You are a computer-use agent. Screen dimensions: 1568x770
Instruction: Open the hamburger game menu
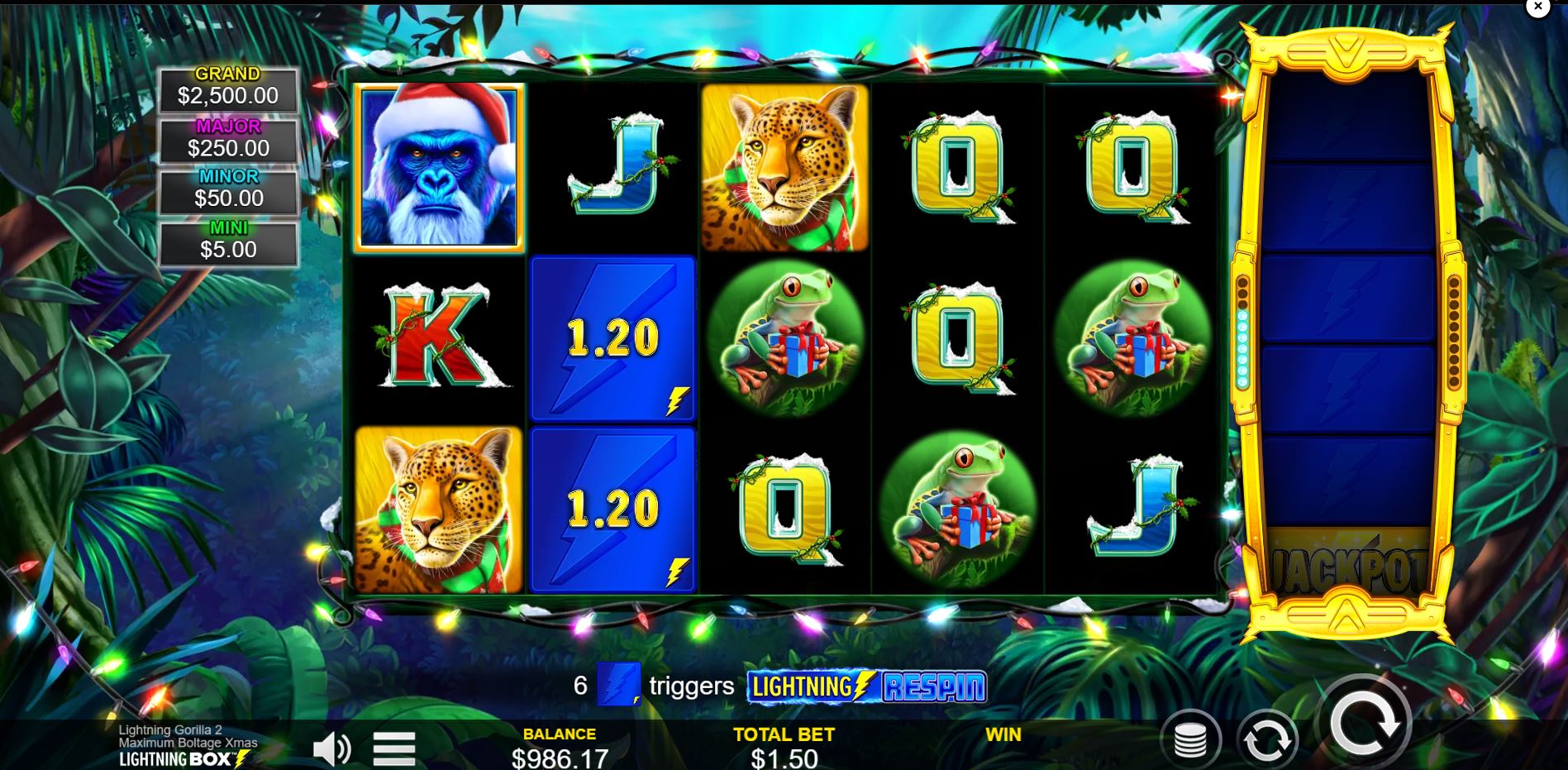coord(394,747)
